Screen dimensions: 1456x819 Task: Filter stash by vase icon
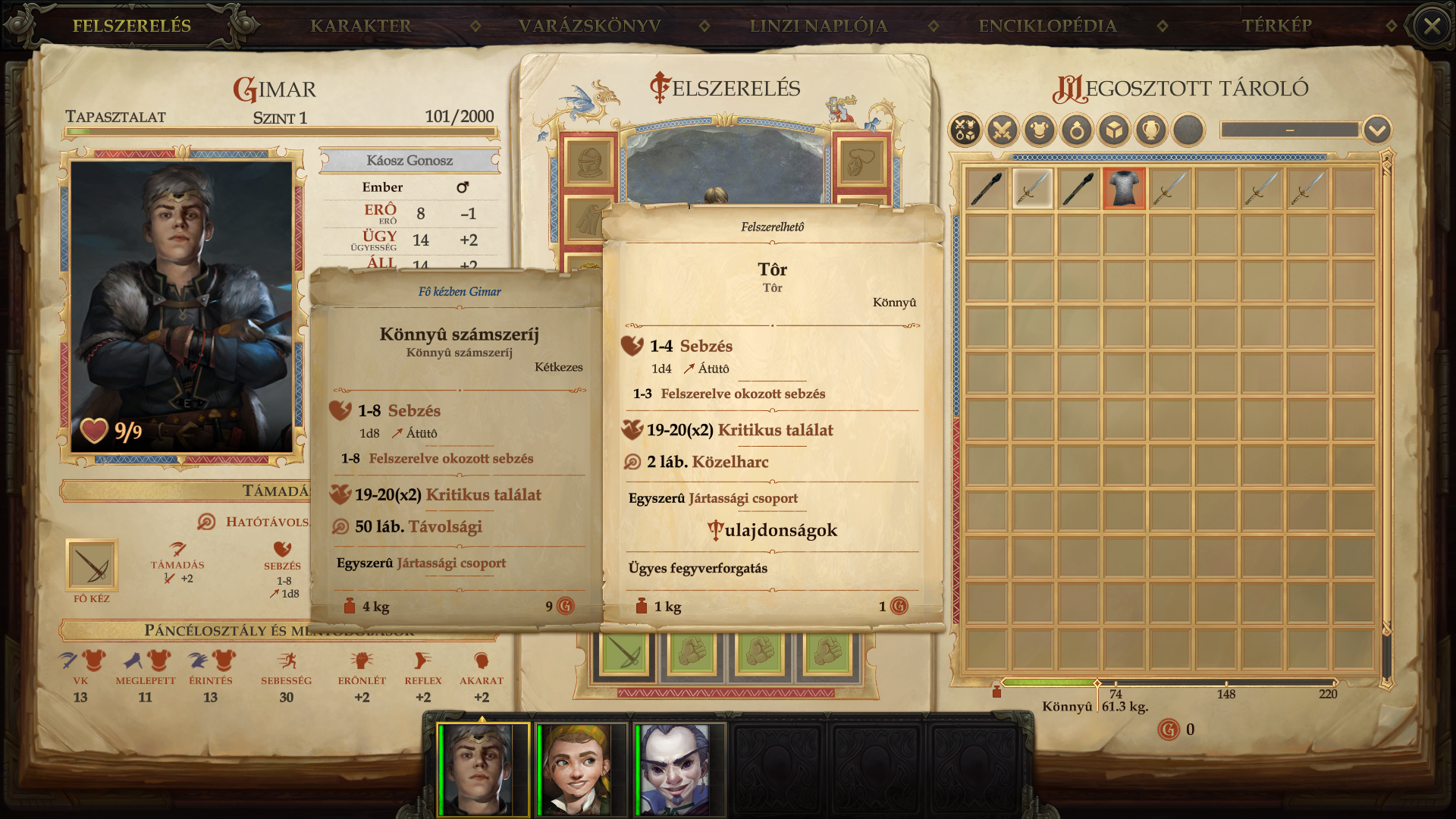tap(1151, 130)
